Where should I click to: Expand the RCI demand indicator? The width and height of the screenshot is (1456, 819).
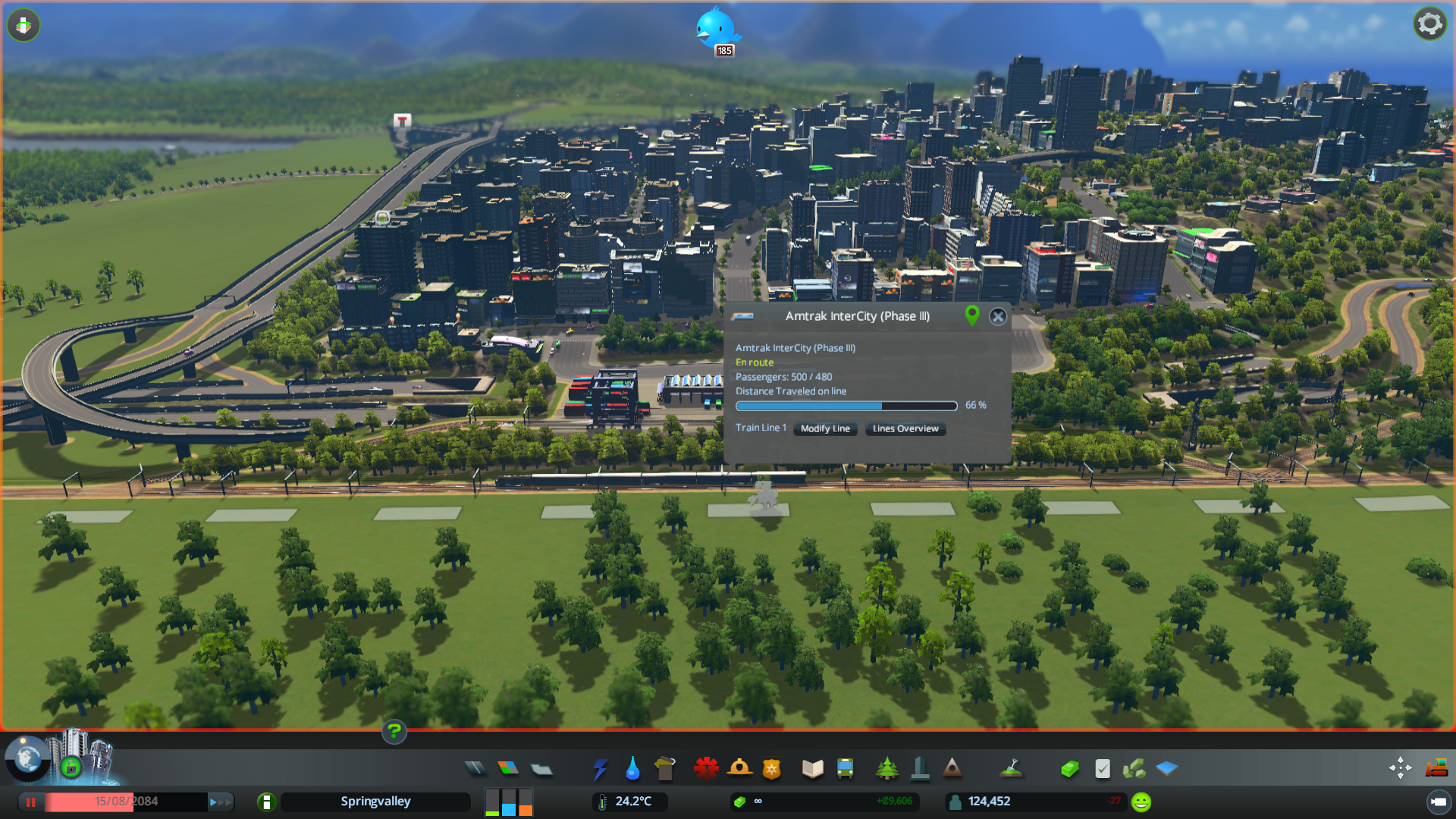click(x=508, y=802)
